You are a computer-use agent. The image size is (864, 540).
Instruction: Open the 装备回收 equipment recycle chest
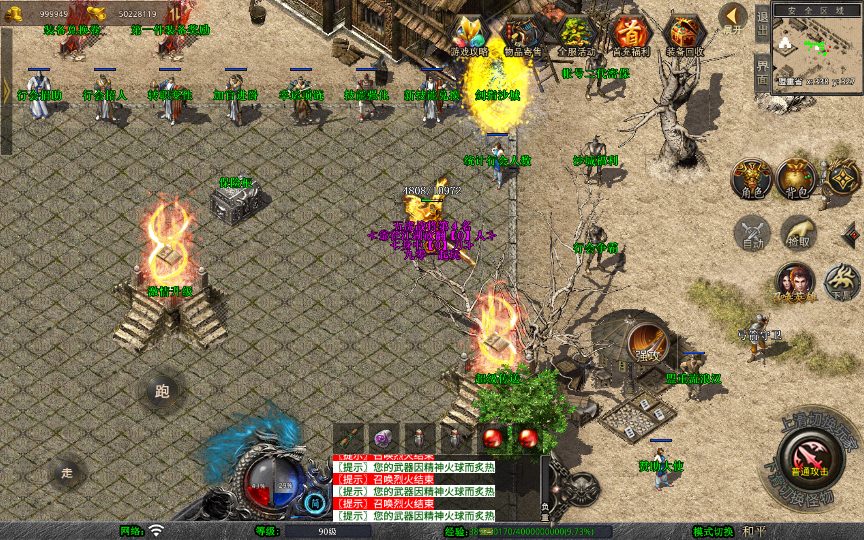685,33
